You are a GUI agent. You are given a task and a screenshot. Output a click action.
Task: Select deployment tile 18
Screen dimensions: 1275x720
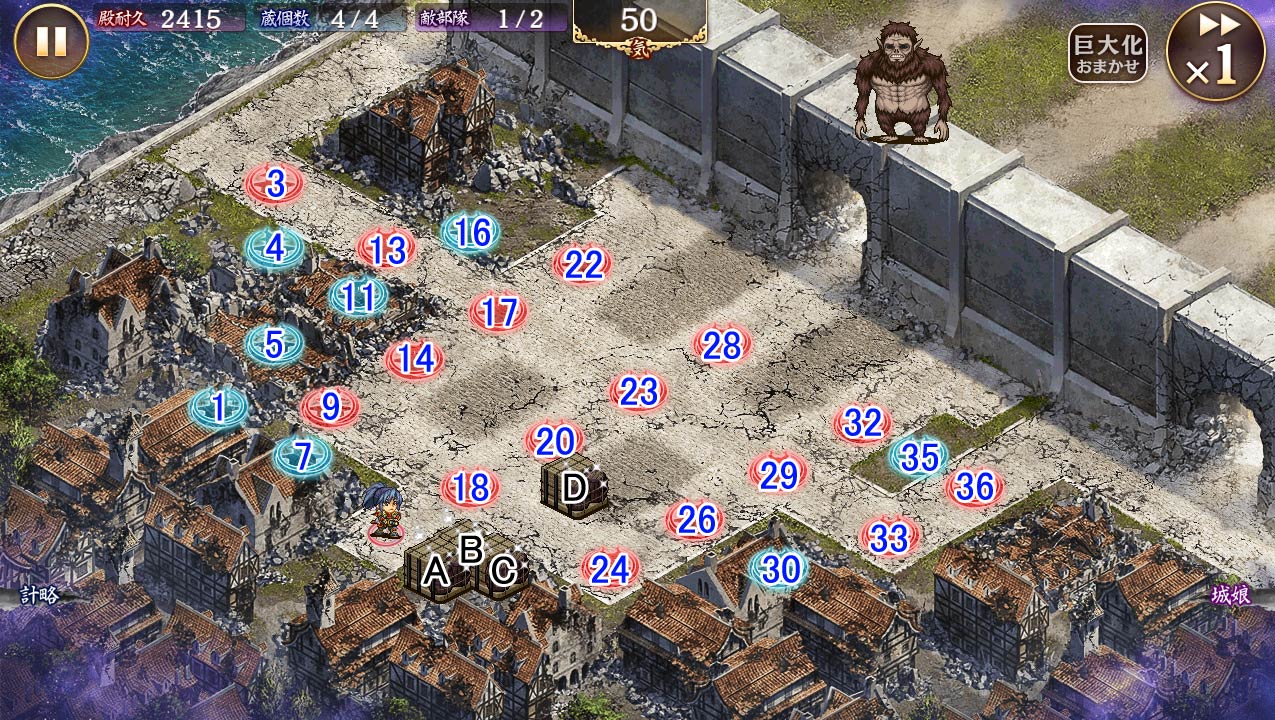coord(470,488)
